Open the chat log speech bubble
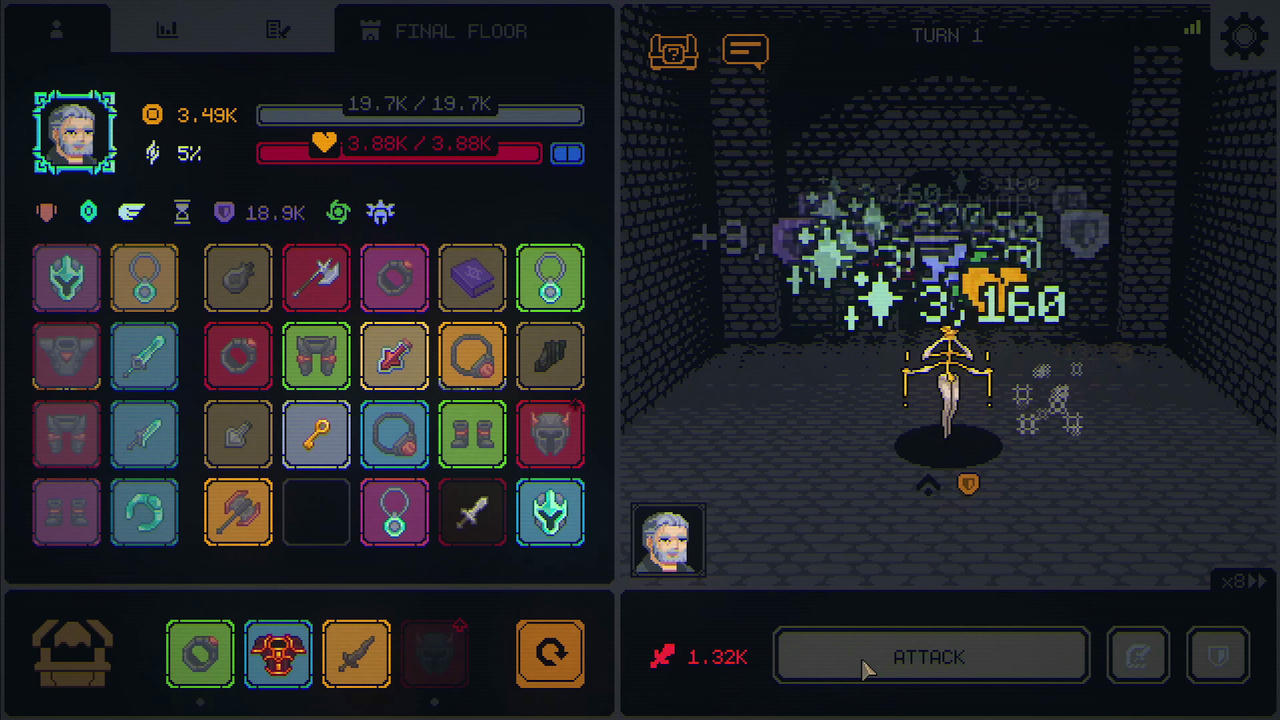The height and width of the screenshot is (720, 1280). click(745, 50)
